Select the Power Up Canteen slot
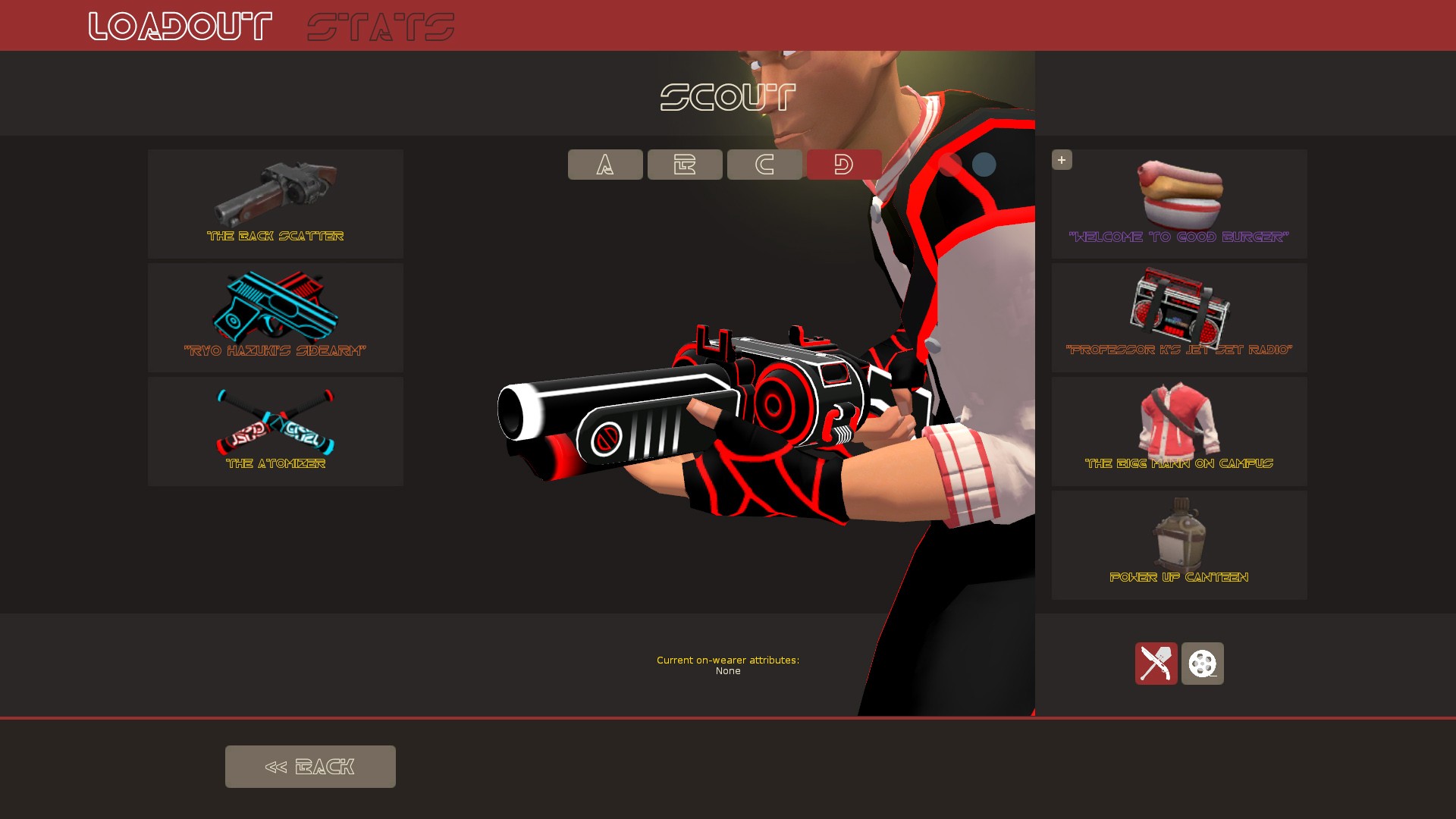Screen dimensions: 1456x819 tap(1178, 544)
